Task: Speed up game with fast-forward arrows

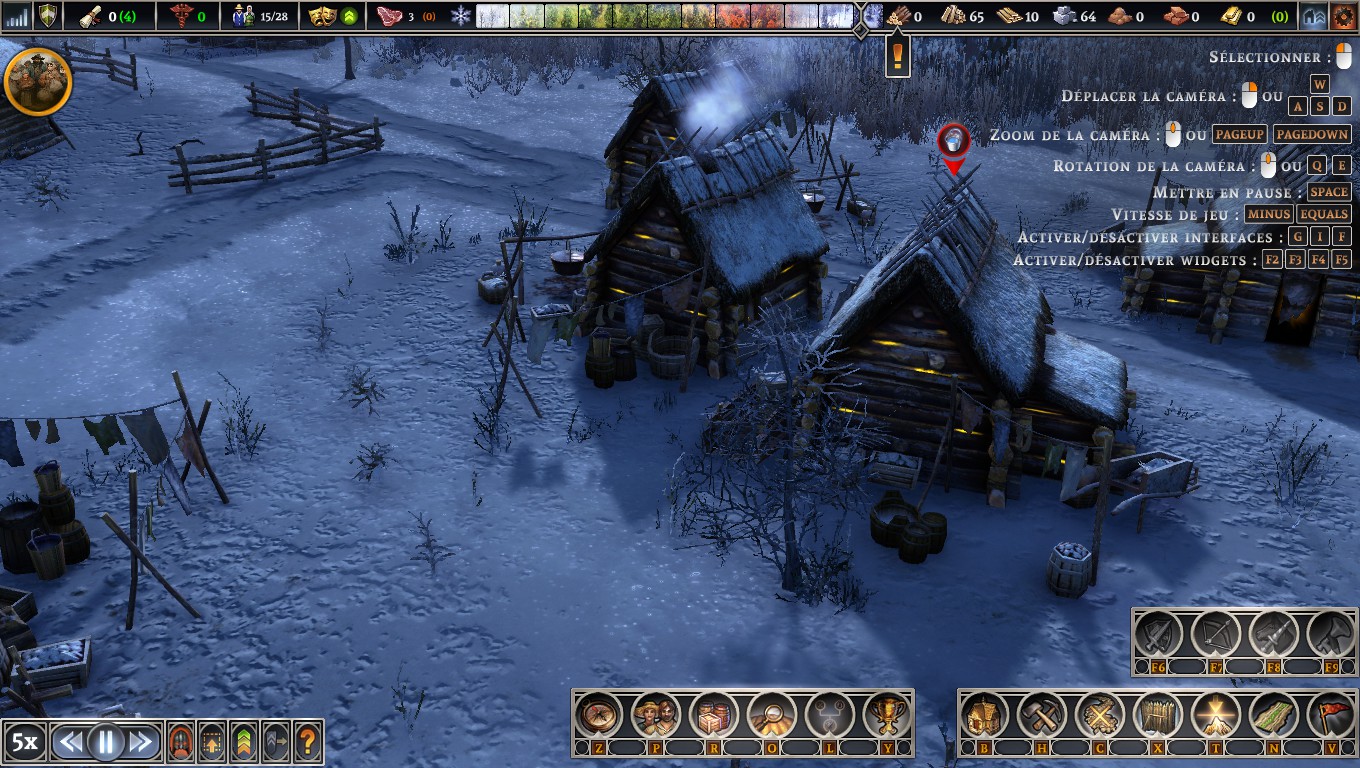Action: 141,742
